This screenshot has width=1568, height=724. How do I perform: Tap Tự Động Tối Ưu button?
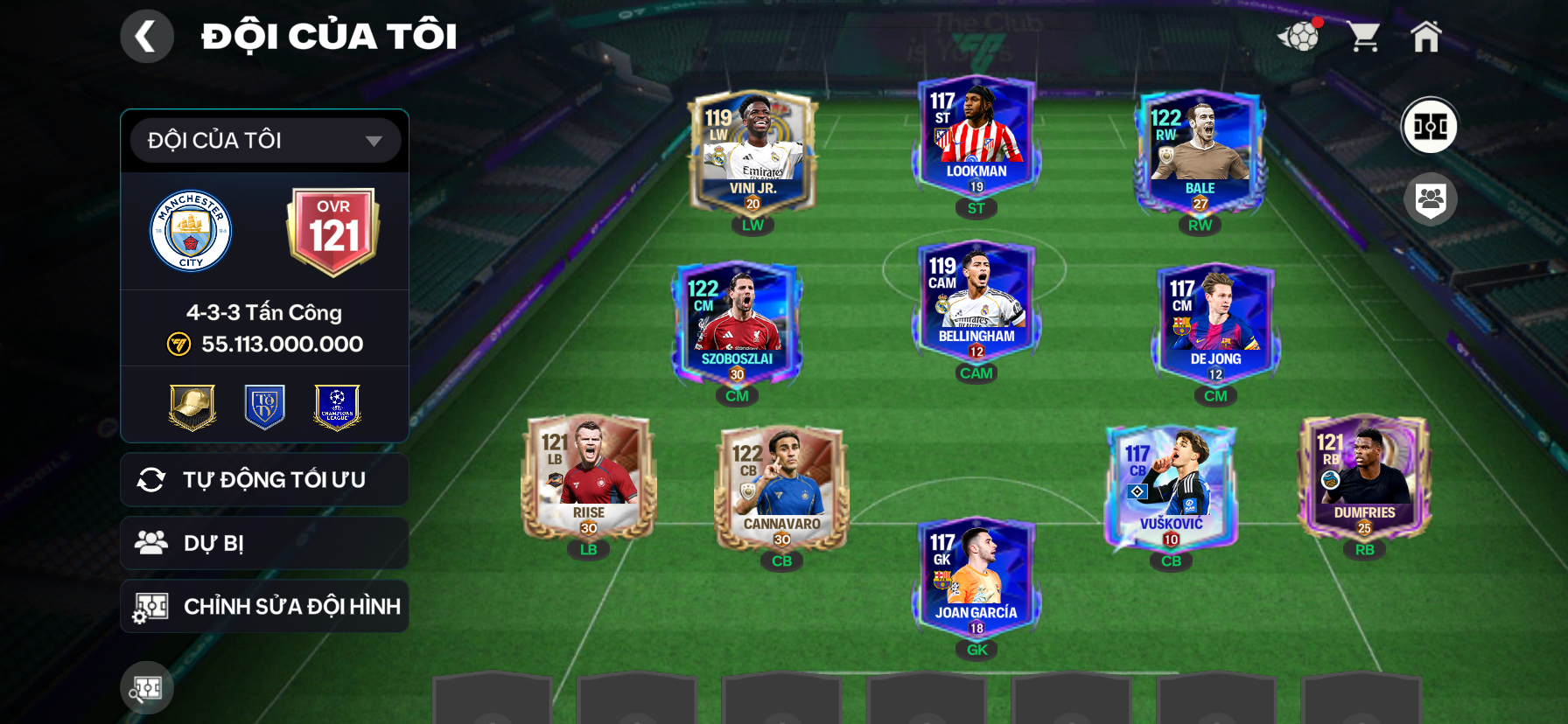264,479
